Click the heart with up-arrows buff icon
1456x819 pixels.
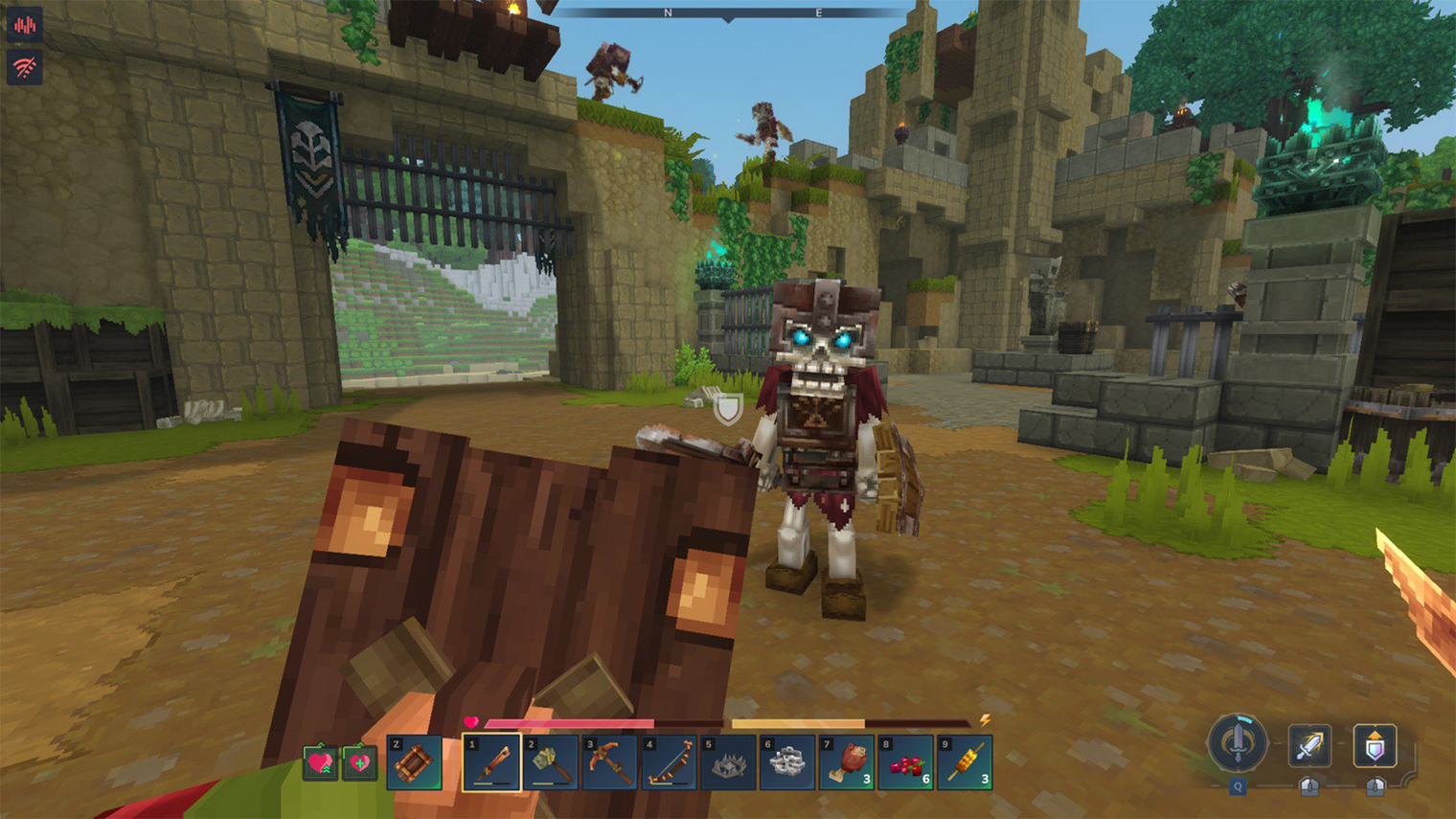tap(320, 763)
